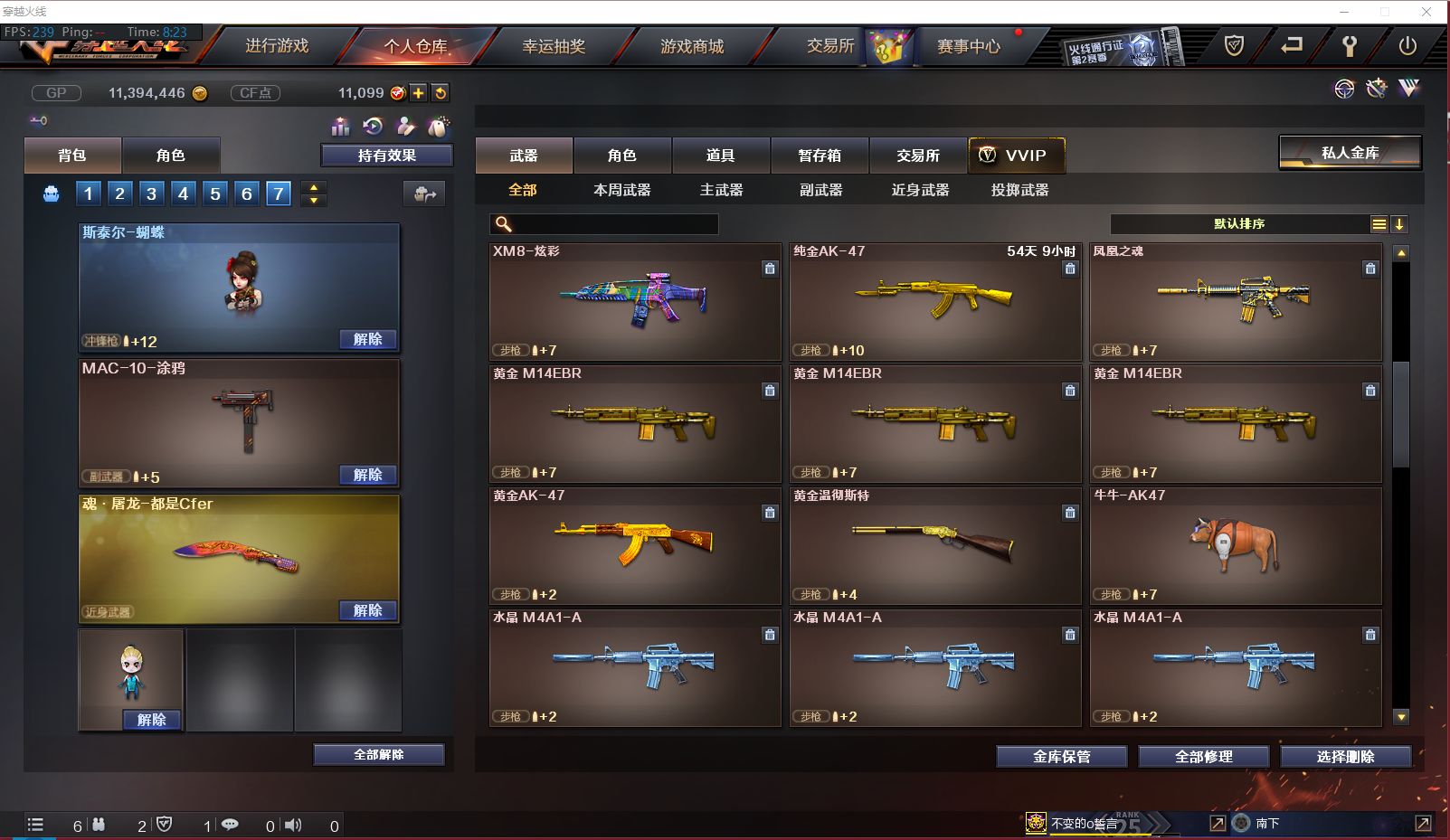
Task: Click the character rename edit icon
Action: tap(405, 127)
